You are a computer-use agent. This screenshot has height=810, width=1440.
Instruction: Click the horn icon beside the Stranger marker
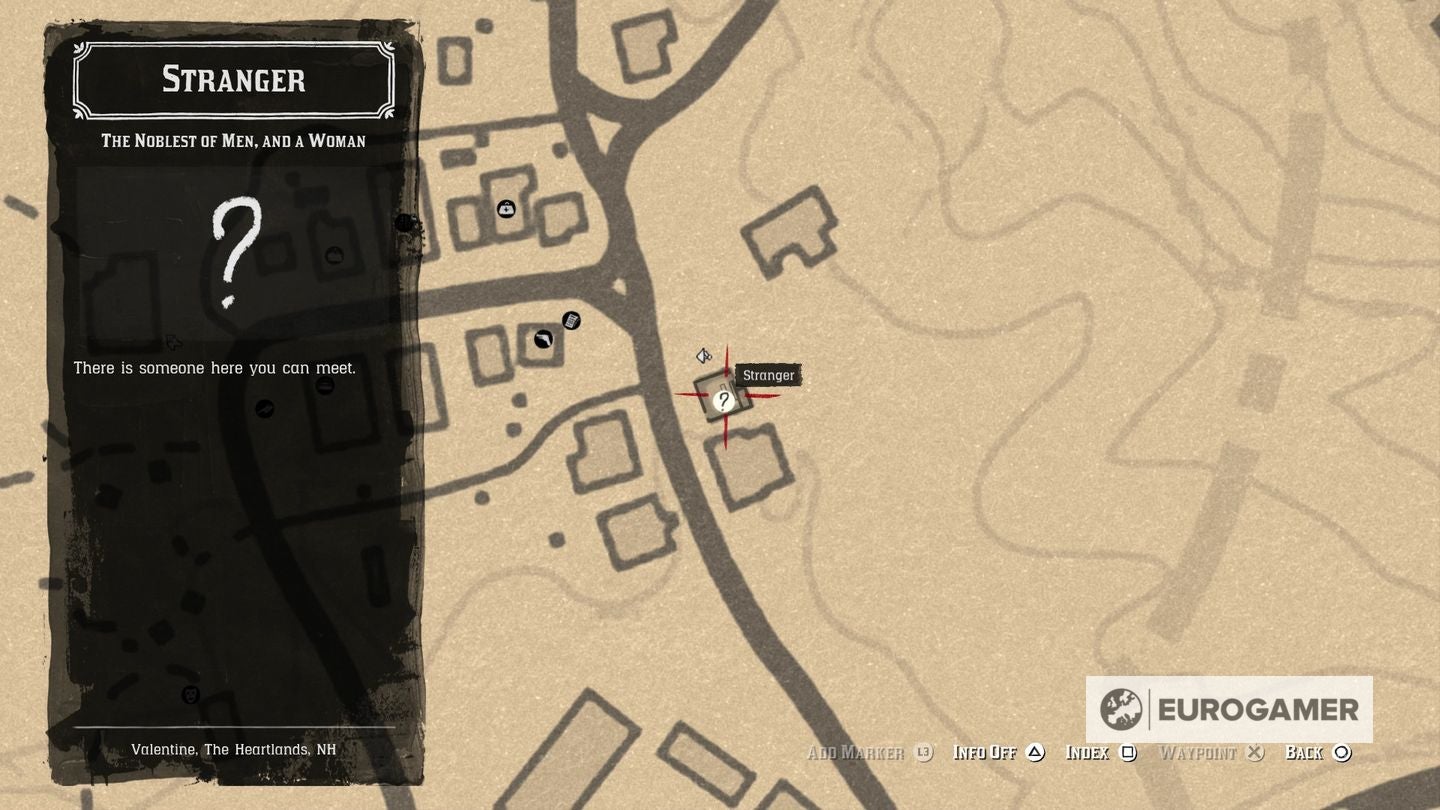point(703,355)
